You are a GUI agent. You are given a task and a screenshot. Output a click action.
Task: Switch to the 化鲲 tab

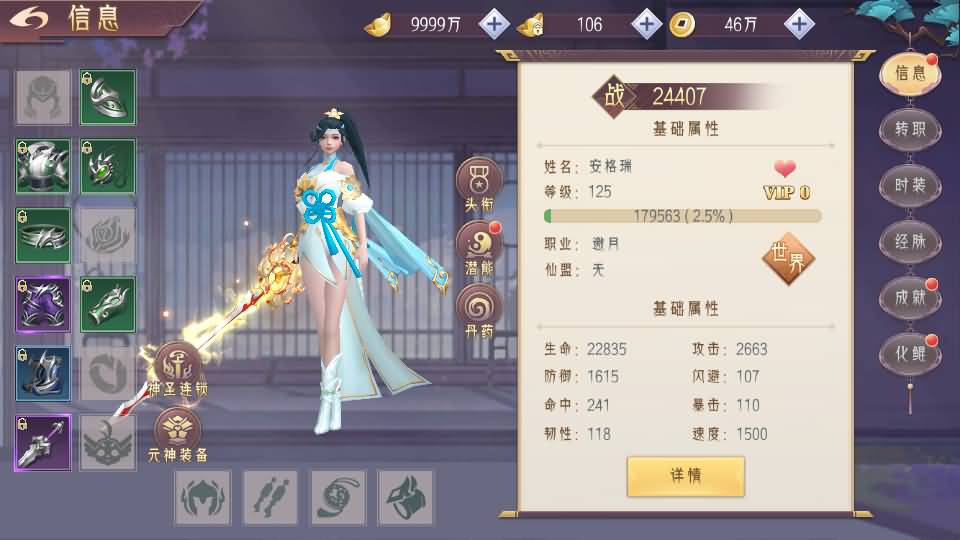[909, 353]
